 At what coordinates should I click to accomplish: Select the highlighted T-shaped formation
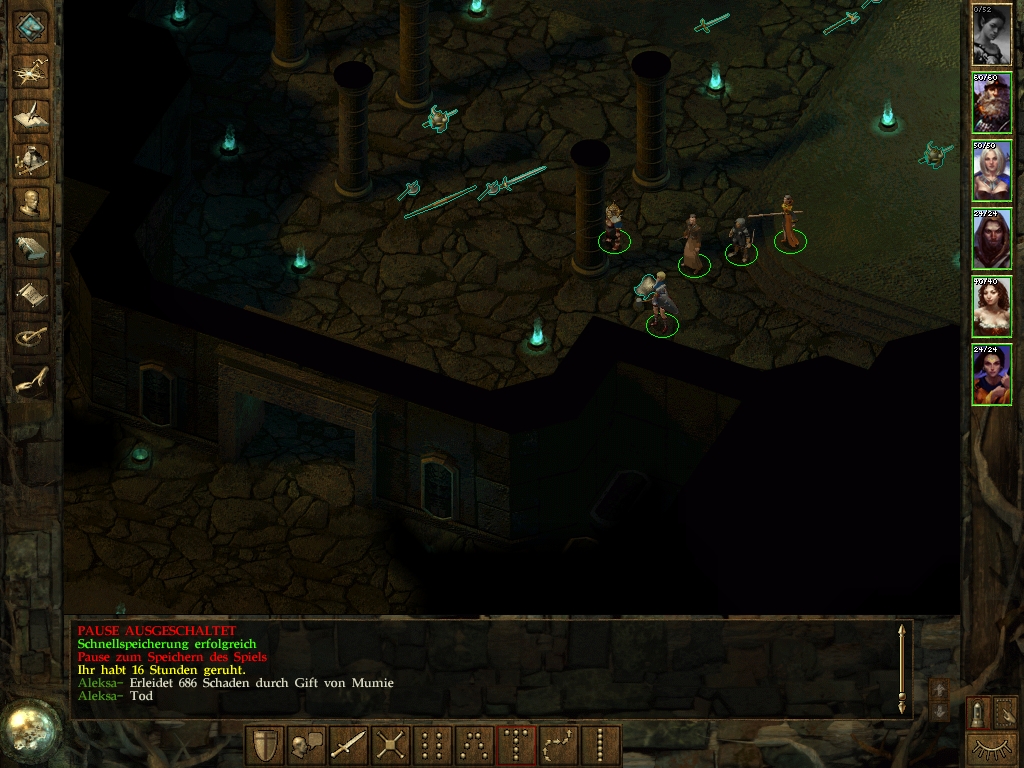click(517, 746)
